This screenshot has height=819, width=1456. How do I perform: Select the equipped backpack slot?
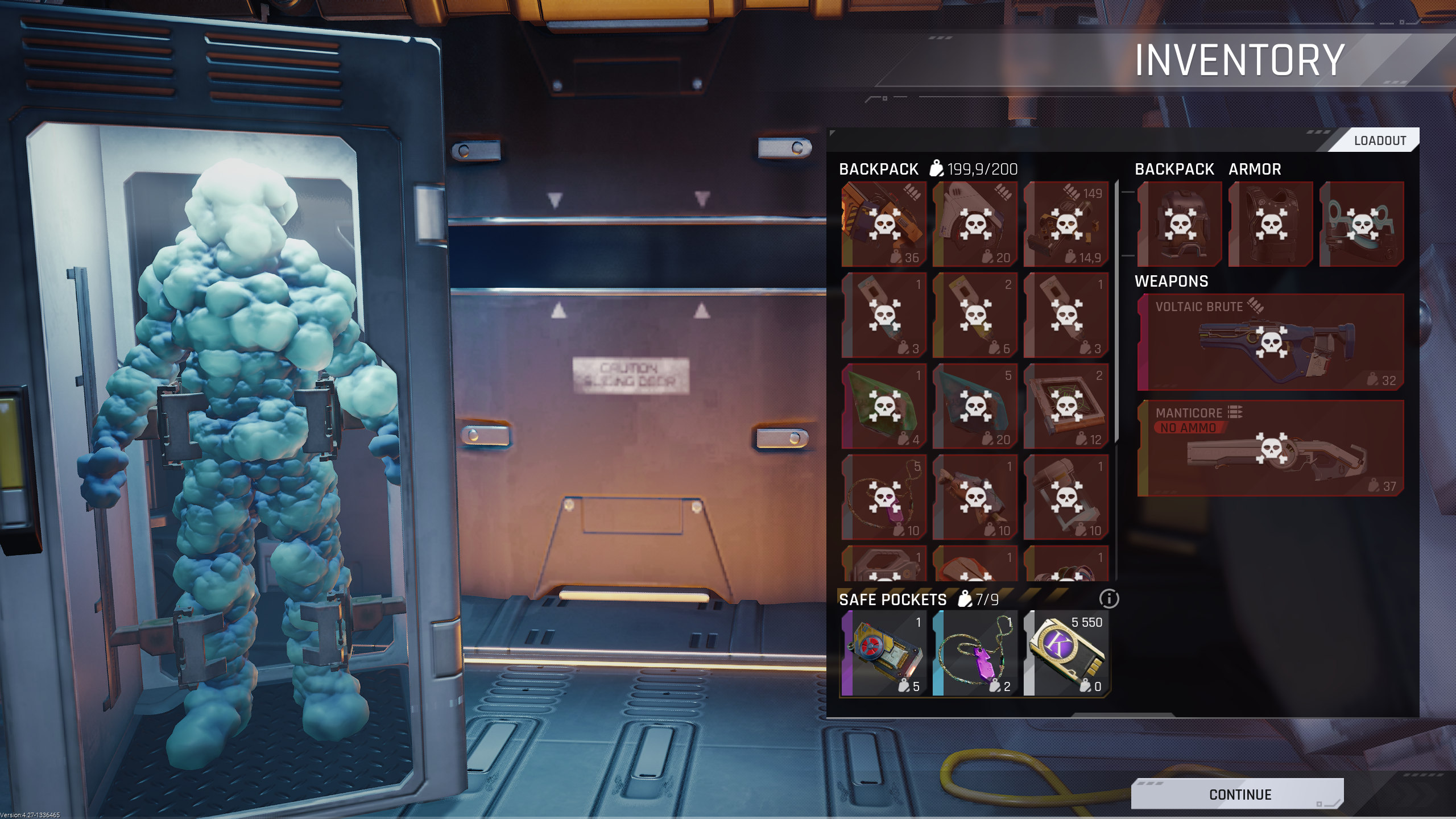pos(1180,224)
